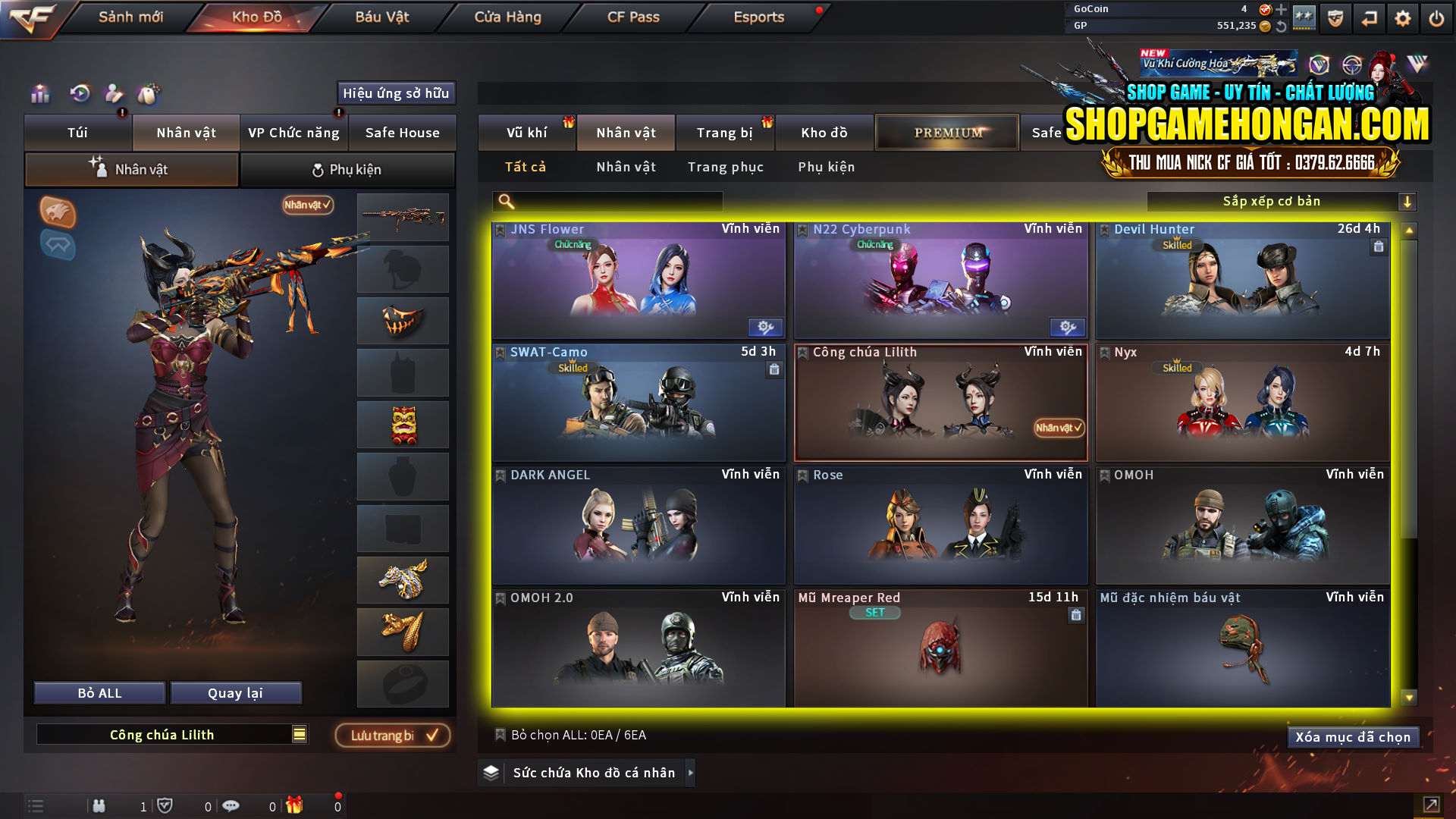The height and width of the screenshot is (819, 1456).
Task: Expand 'Sức chứa Kho đồ cá nhân' arrow
Action: point(689,773)
